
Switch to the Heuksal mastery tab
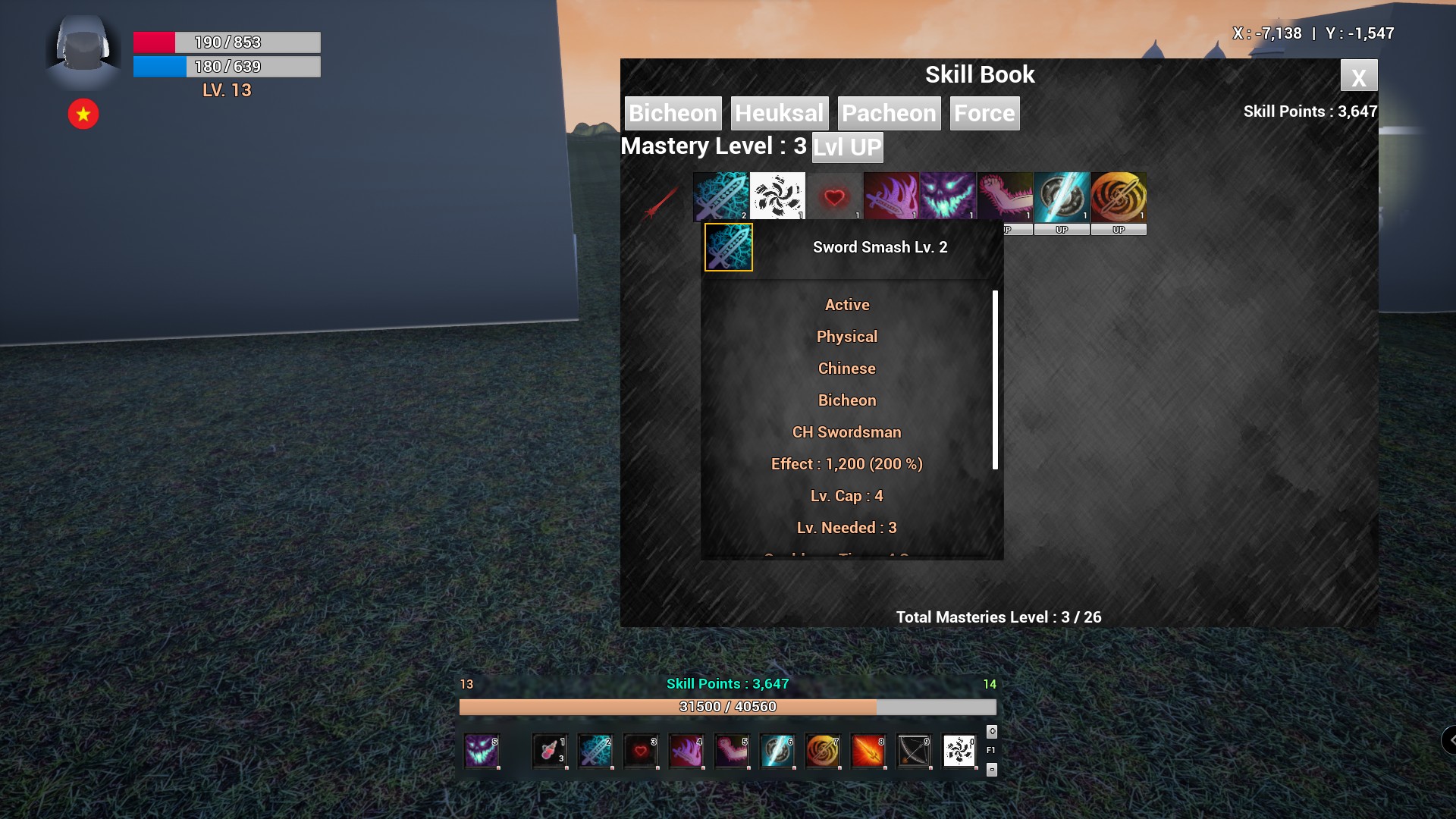point(779,113)
